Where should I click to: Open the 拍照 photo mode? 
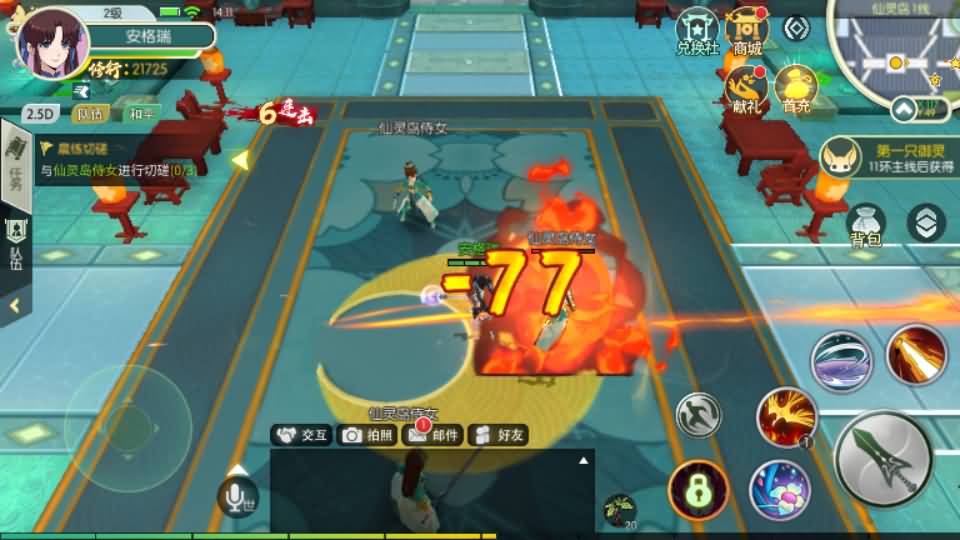(x=368, y=435)
